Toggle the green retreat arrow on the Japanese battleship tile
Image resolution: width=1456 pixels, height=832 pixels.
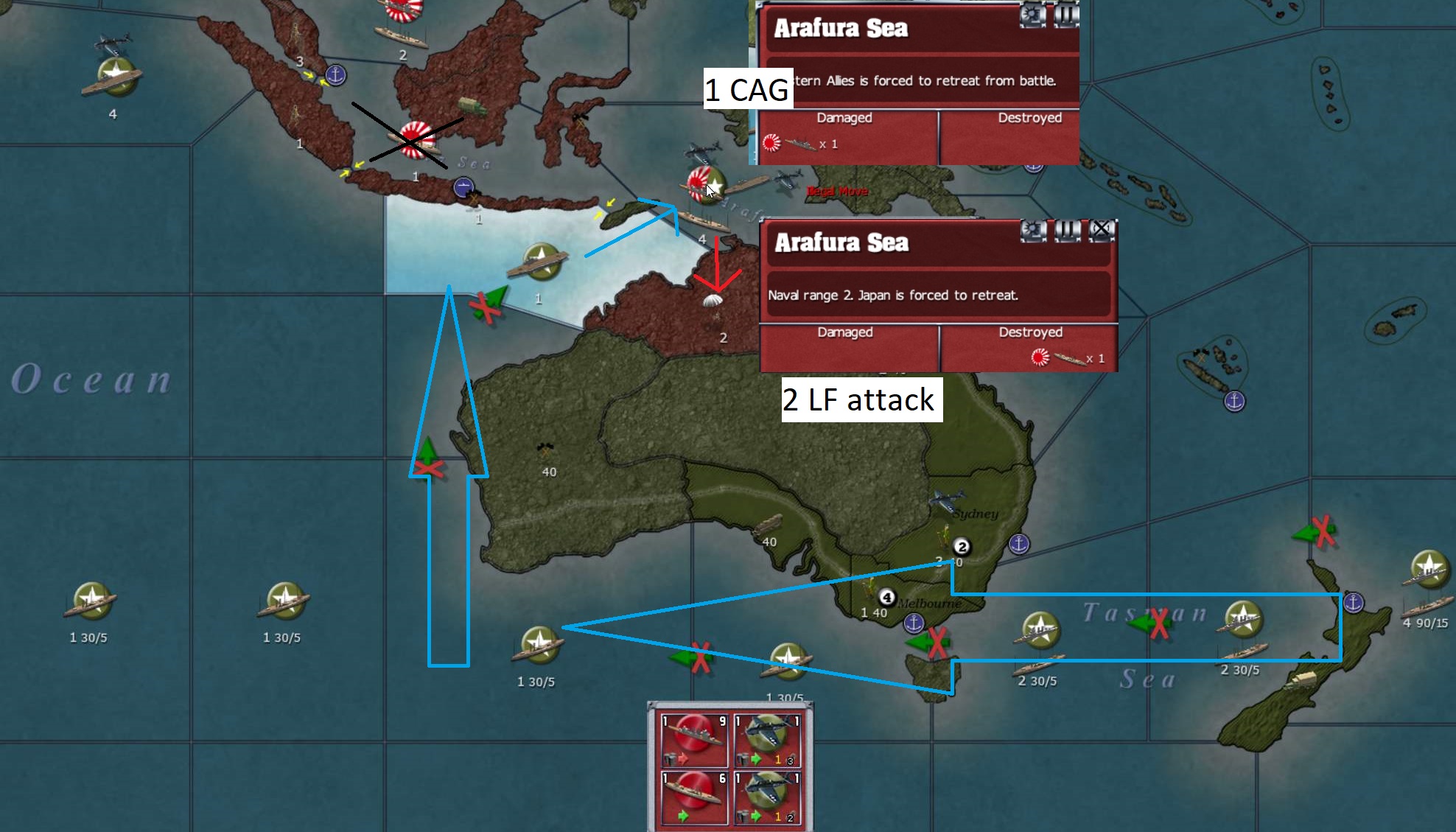[683, 816]
